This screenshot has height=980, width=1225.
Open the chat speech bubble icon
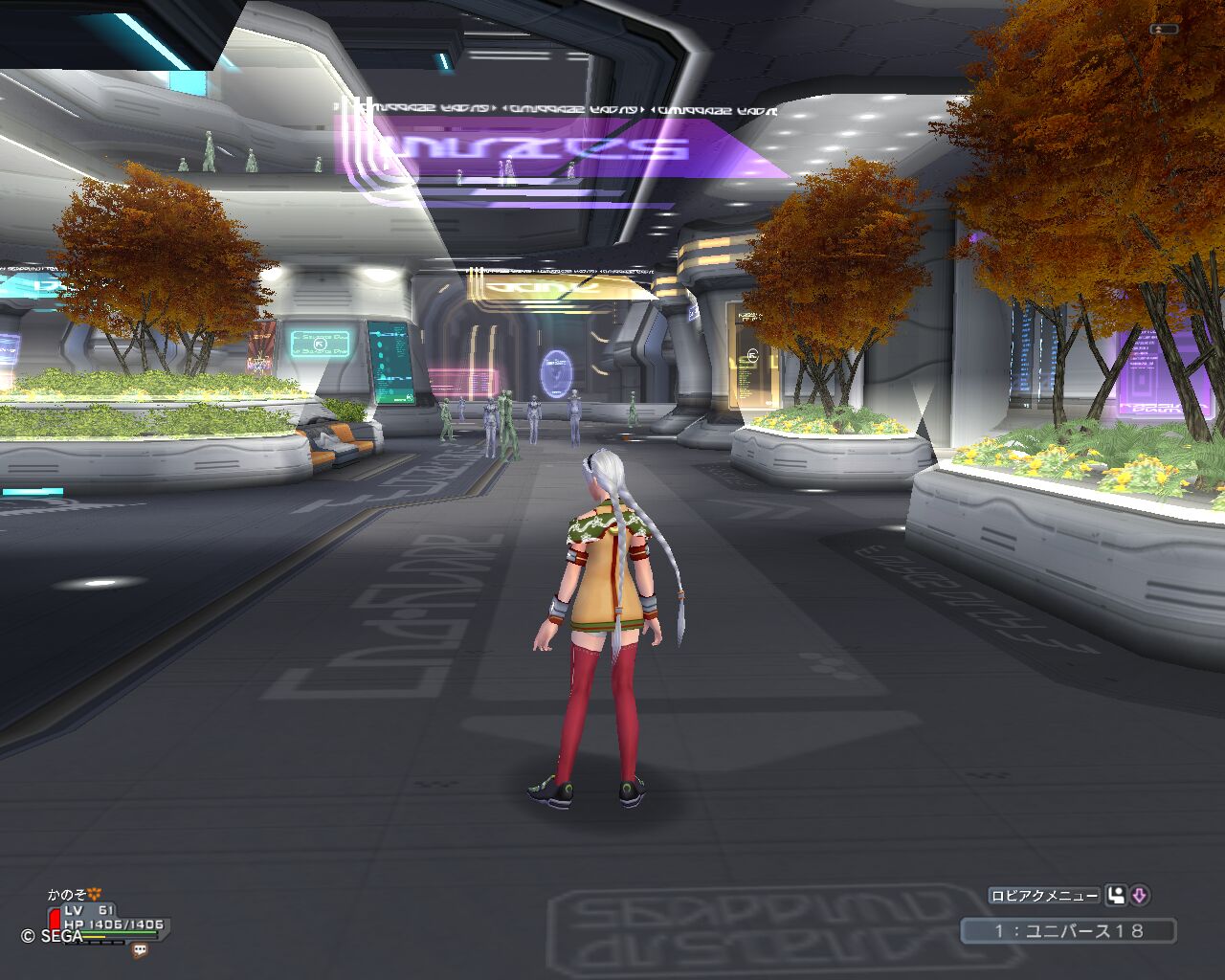click(141, 950)
